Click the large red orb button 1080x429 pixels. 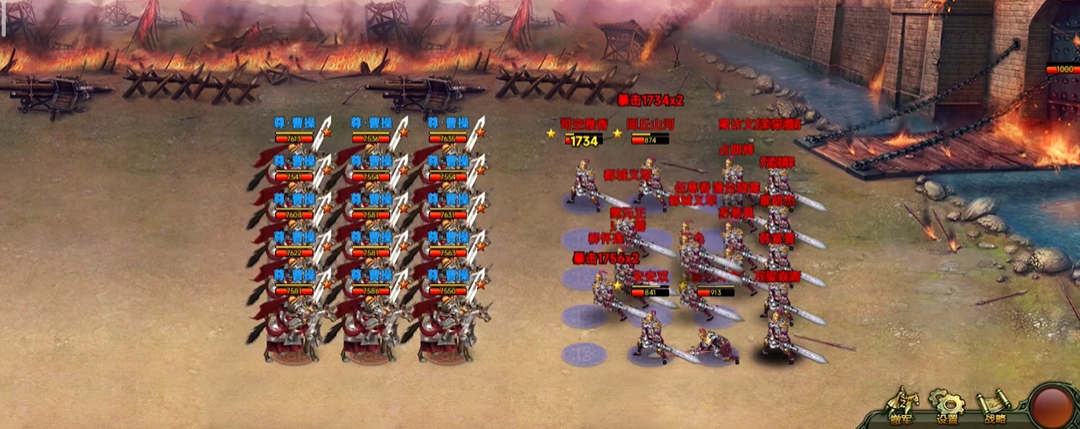coord(1054,406)
